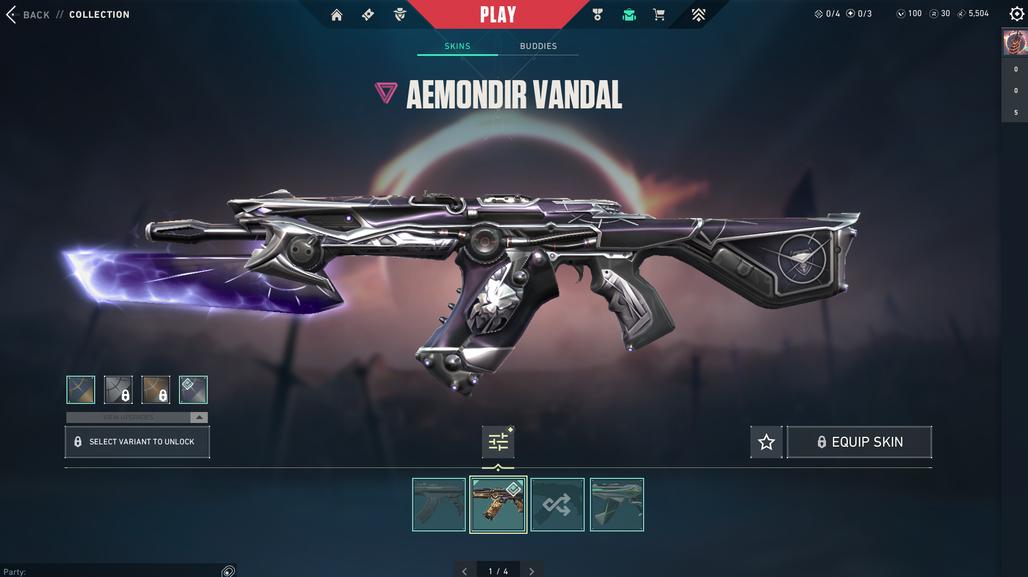Open the agents icon in top navigation
The width and height of the screenshot is (1028, 577).
pos(400,15)
